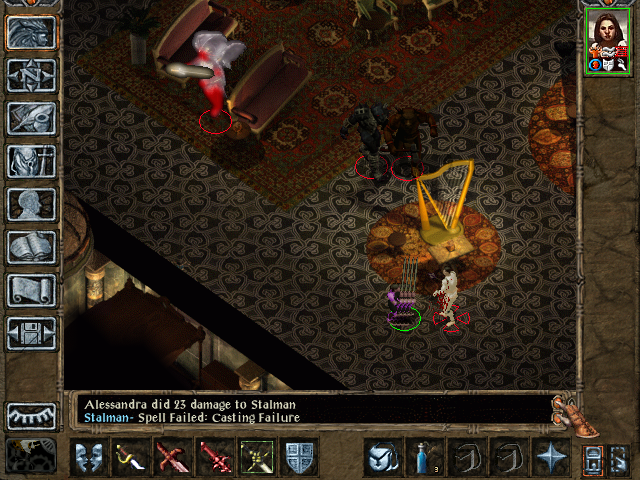Image resolution: width=640 pixels, height=480 pixels.
Task: Equip the yellow-hilted dagger weapon slot
Action: tap(129, 458)
